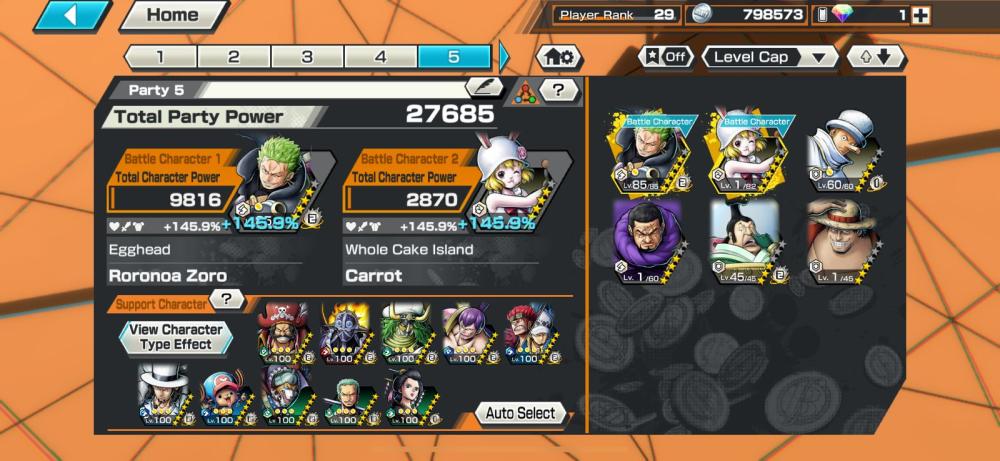
Task: Pick the purple-suited character in the roster
Action: pyautogui.click(x=646, y=240)
